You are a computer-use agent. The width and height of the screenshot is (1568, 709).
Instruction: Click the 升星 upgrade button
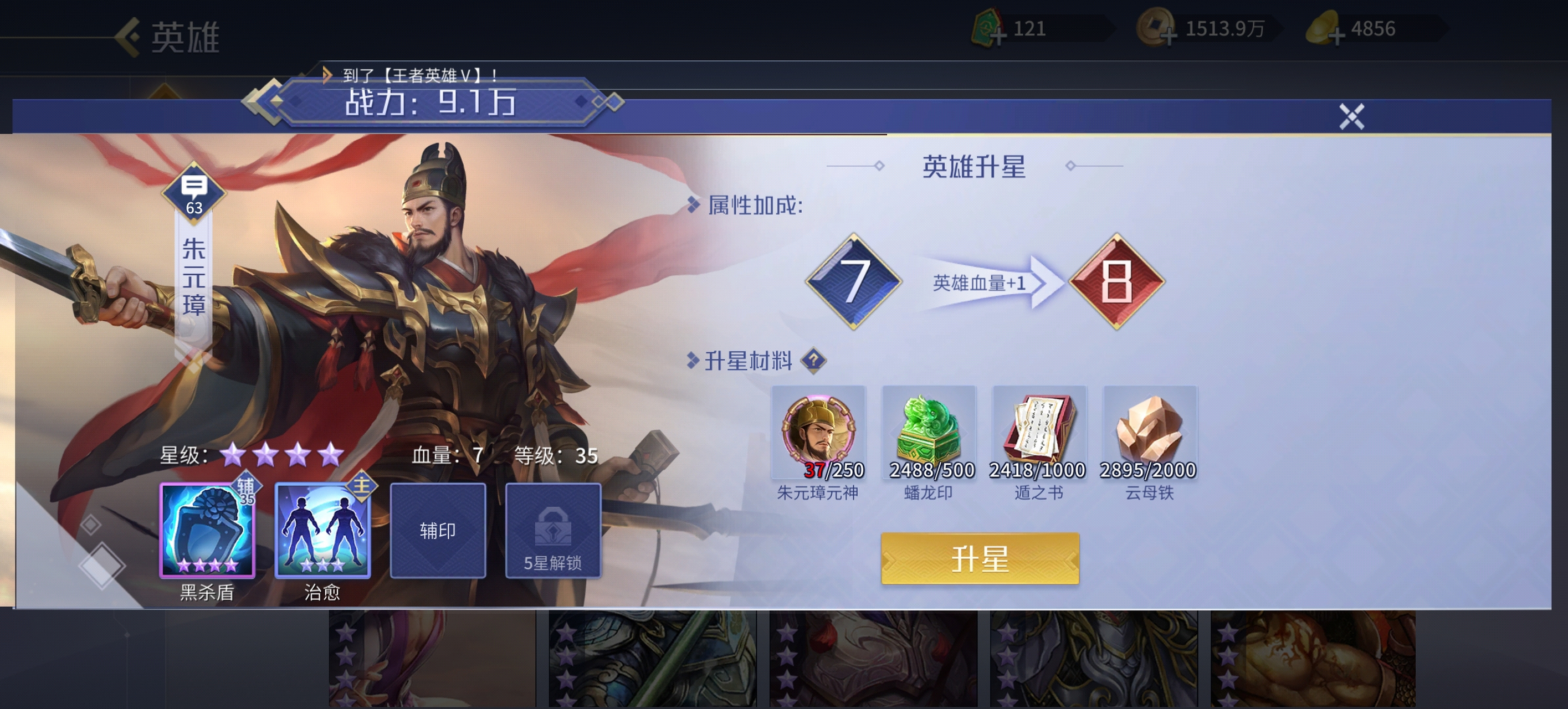(x=980, y=559)
